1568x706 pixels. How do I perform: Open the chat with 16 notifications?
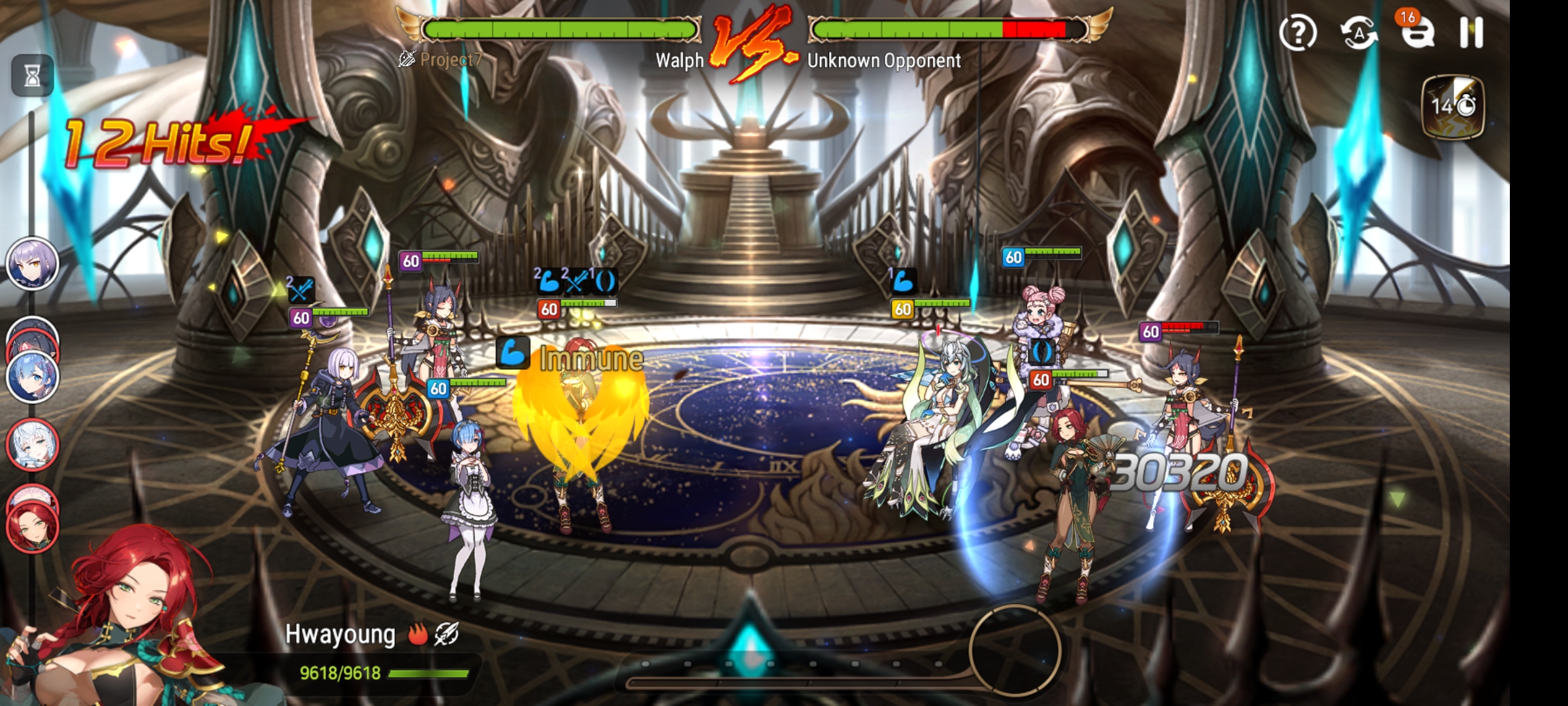pos(1416,31)
